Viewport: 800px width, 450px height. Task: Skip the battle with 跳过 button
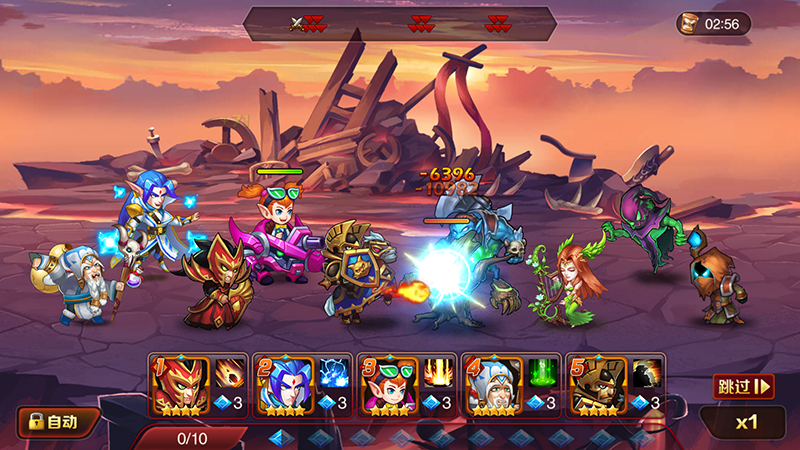click(744, 386)
